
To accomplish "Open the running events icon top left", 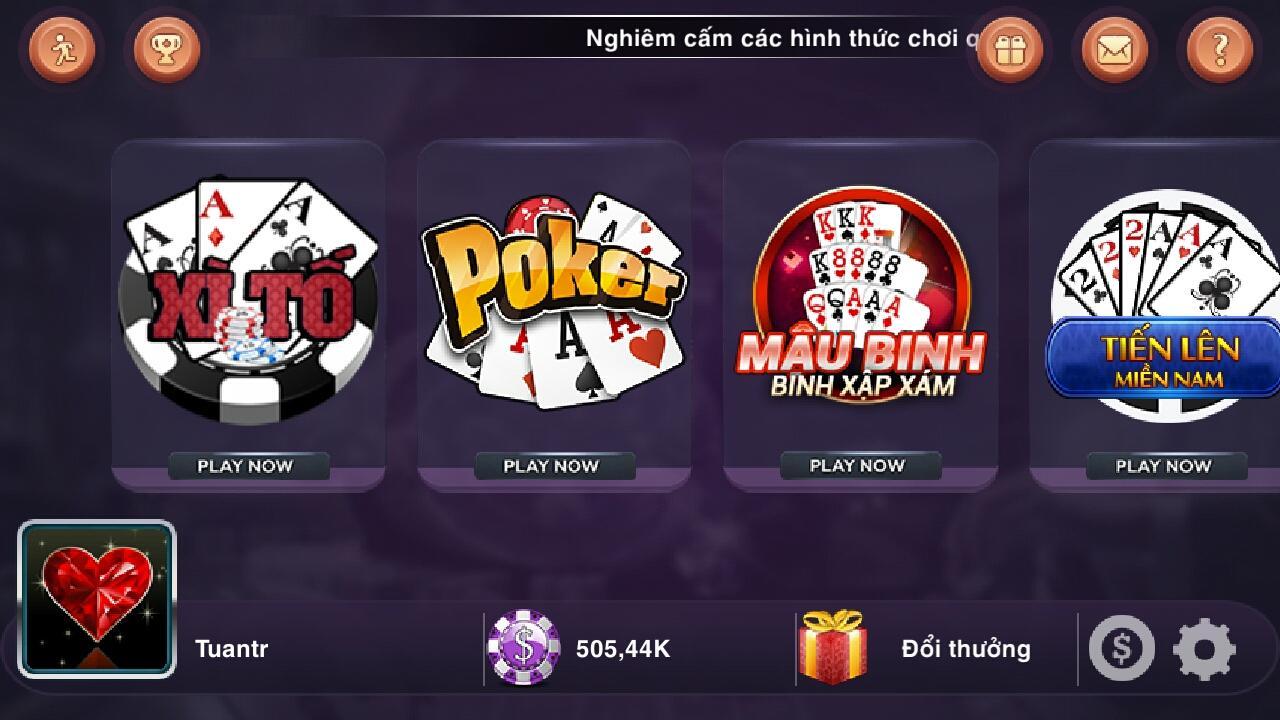I will coord(60,47).
